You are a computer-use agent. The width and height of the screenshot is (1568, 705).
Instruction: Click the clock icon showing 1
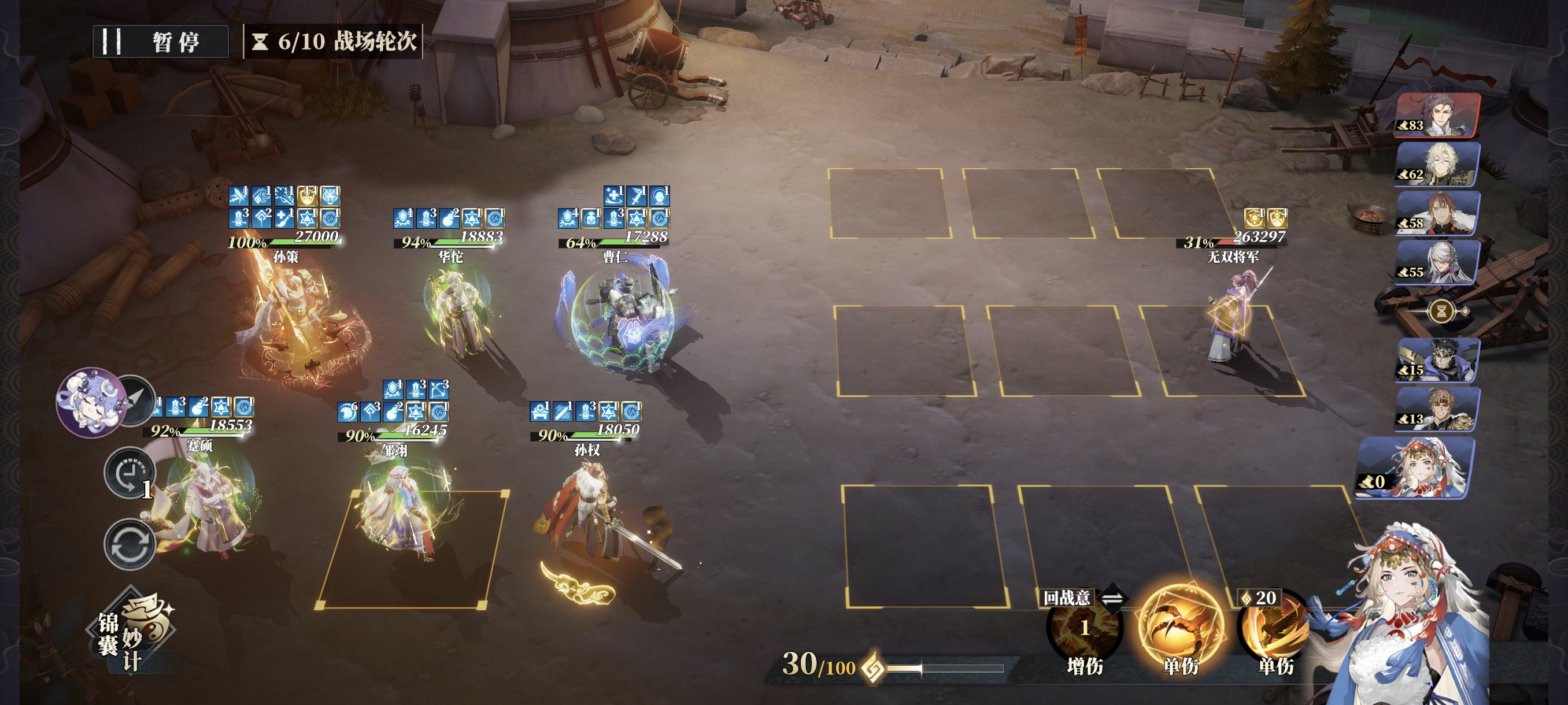click(x=129, y=474)
